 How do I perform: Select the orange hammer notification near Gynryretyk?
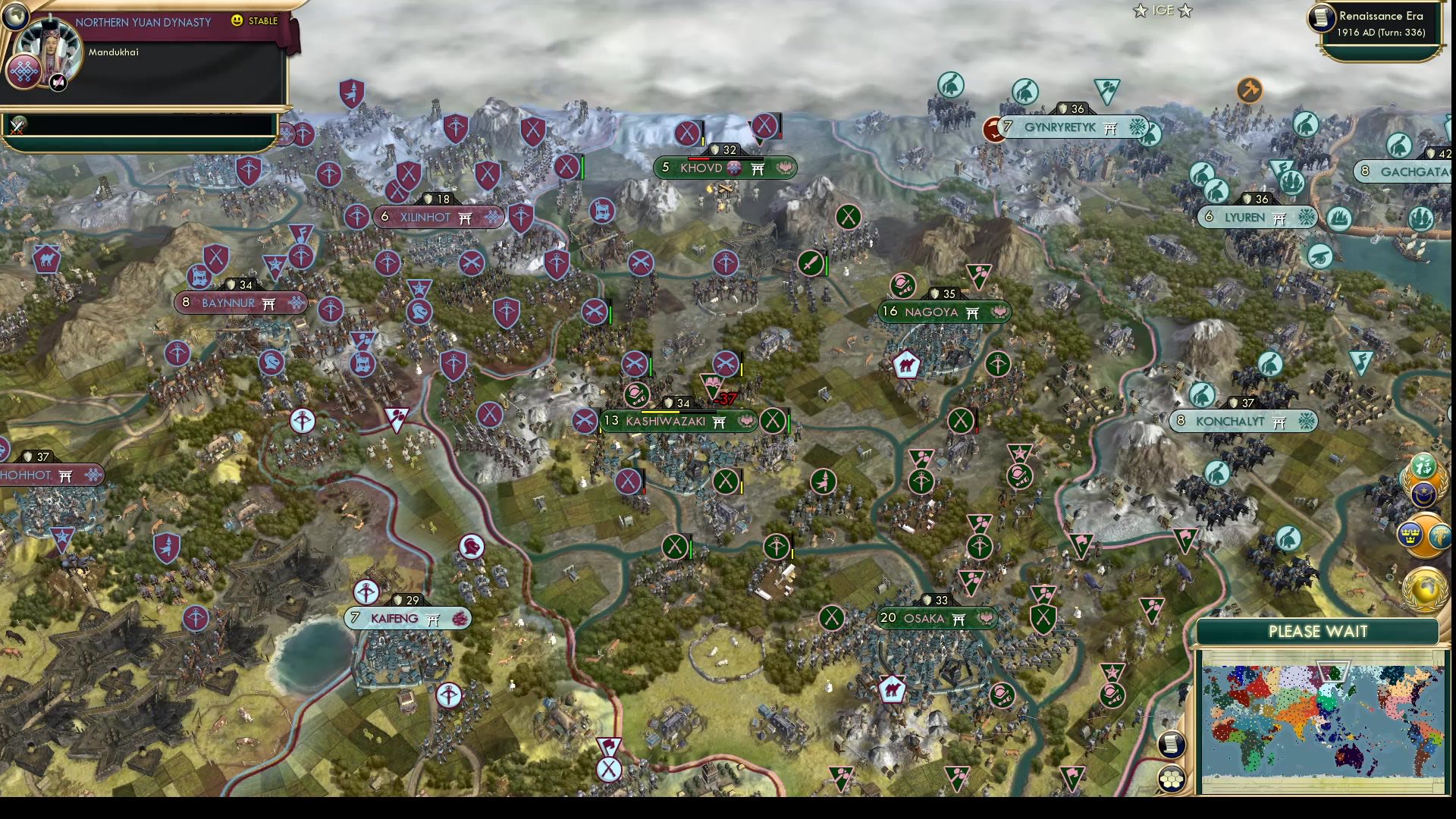[1250, 90]
